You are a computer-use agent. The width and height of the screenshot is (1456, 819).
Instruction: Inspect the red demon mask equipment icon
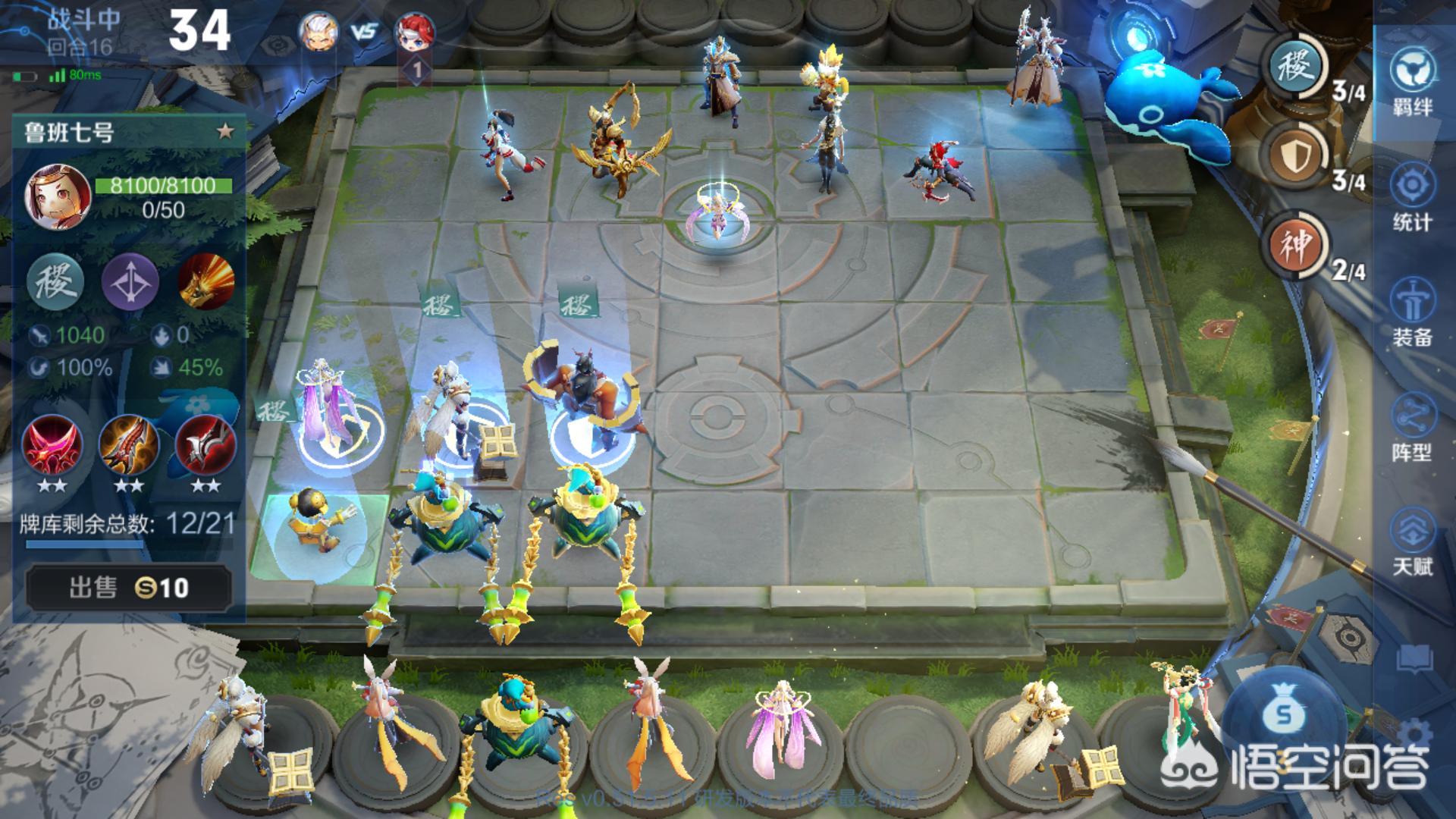pos(52,446)
